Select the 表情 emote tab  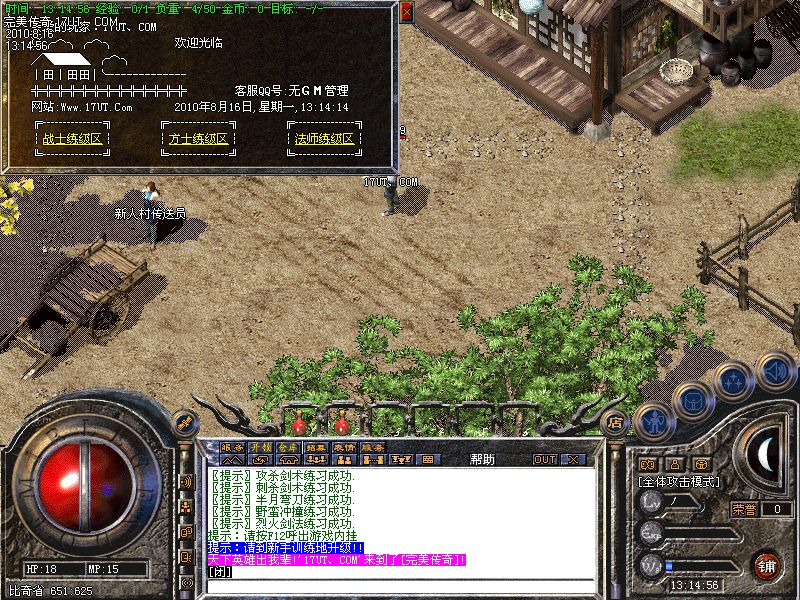click(344, 447)
